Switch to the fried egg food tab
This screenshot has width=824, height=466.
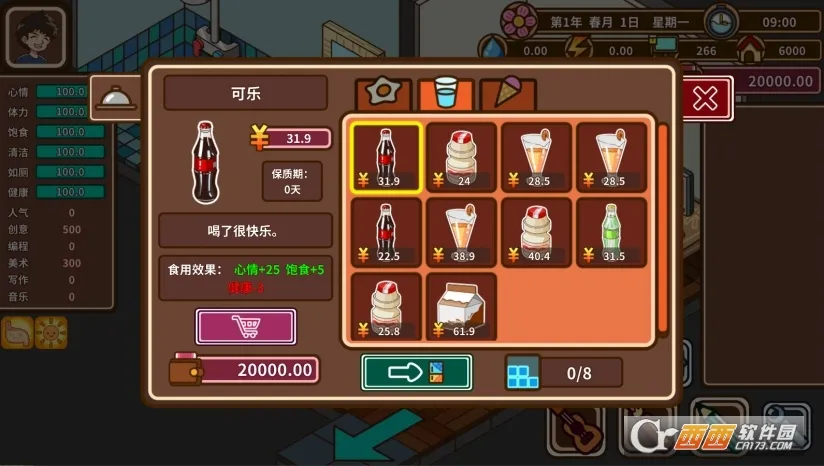click(x=380, y=93)
